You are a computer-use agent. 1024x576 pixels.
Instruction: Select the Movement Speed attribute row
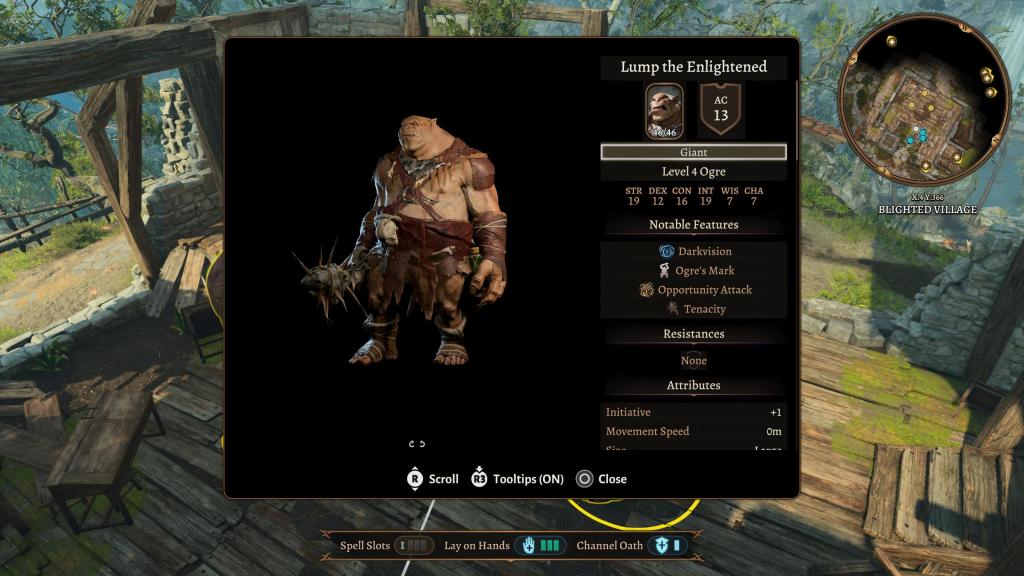[x=693, y=431]
